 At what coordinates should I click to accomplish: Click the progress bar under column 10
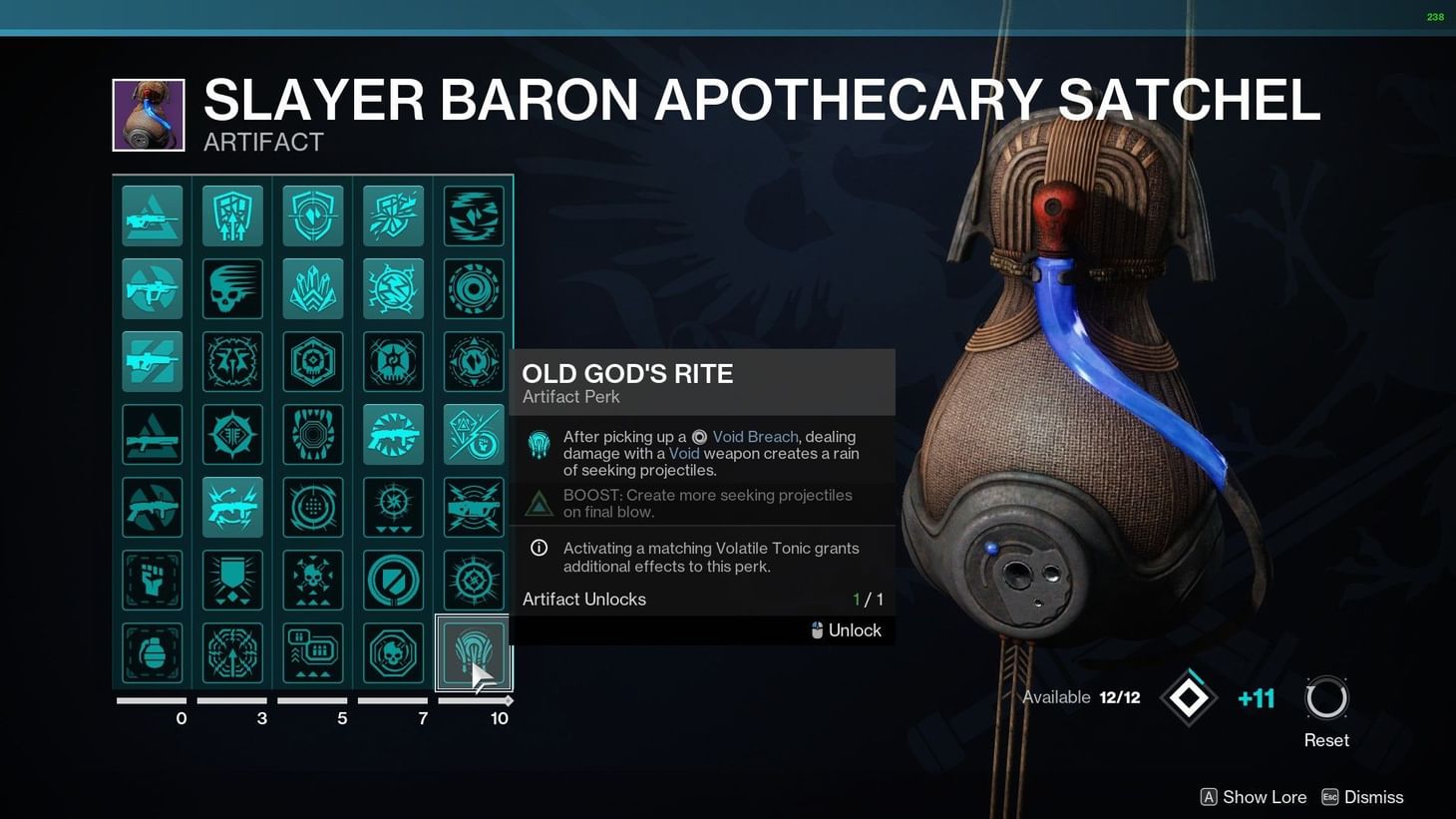coord(473,702)
